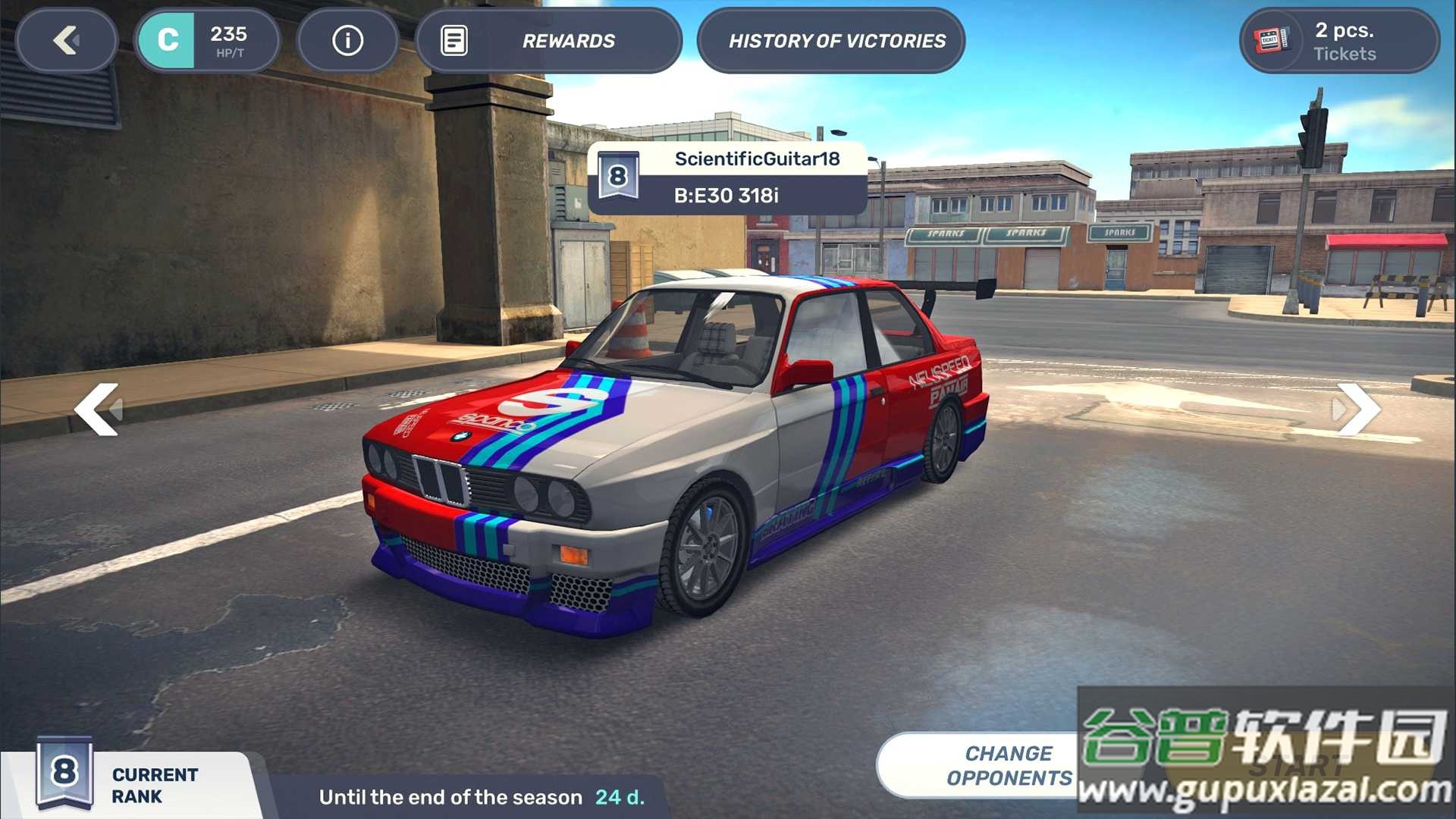The image size is (1456, 819).
Task: Browse next opponent with right chevron arrow
Action: tap(1360, 409)
